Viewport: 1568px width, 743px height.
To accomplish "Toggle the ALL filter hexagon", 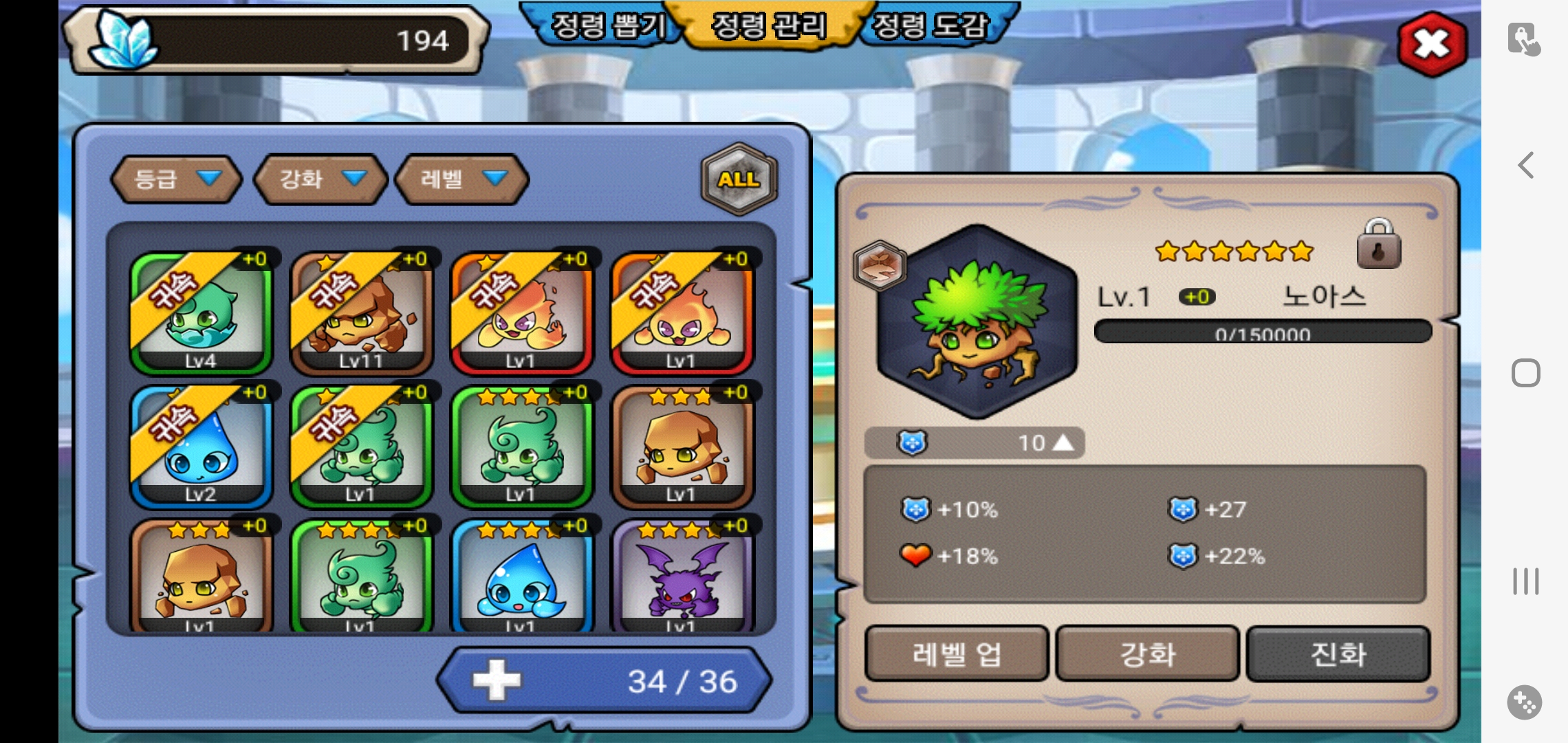I will point(739,179).
